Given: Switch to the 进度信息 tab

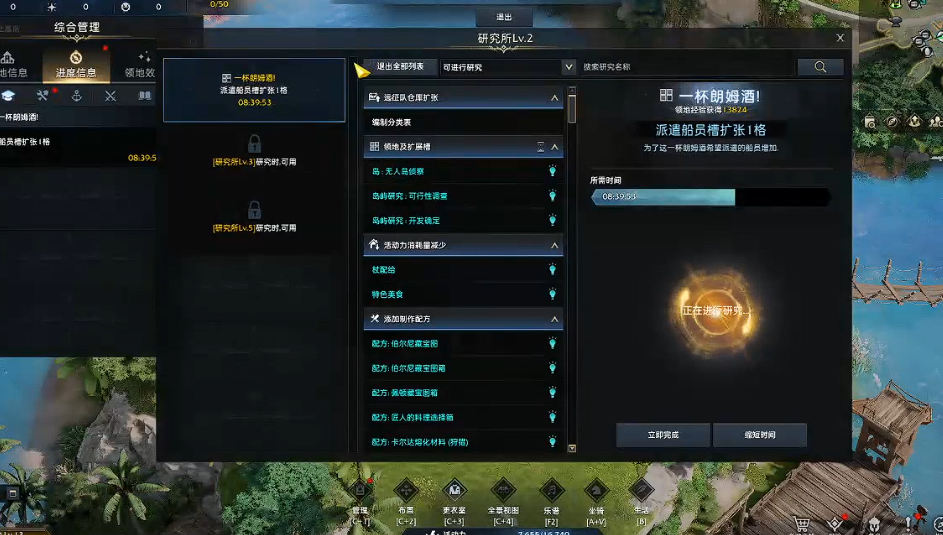Looking at the screenshot, I should pyautogui.click(x=76, y=64).
